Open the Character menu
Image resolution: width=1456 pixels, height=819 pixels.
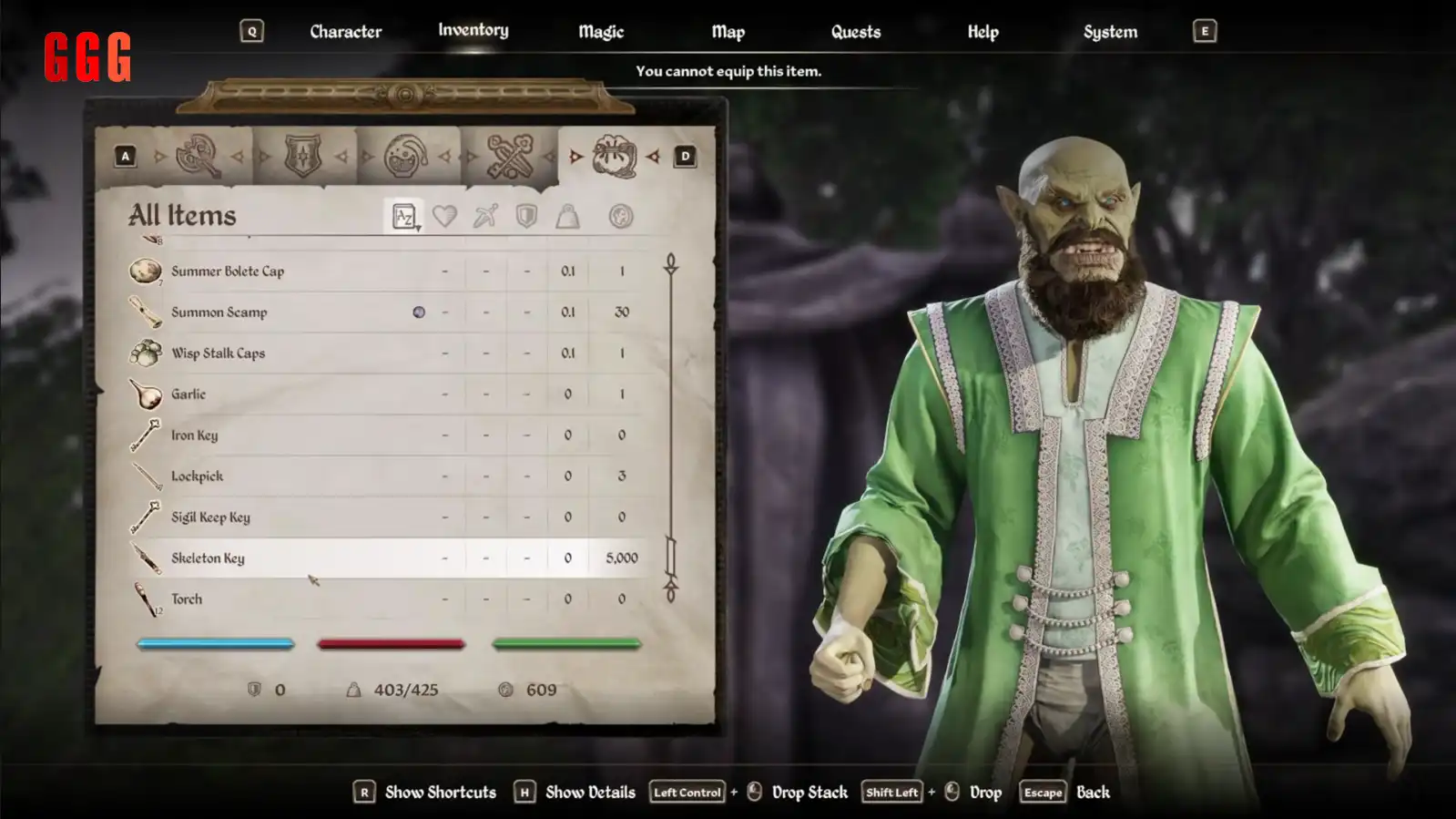pos(345,32)
